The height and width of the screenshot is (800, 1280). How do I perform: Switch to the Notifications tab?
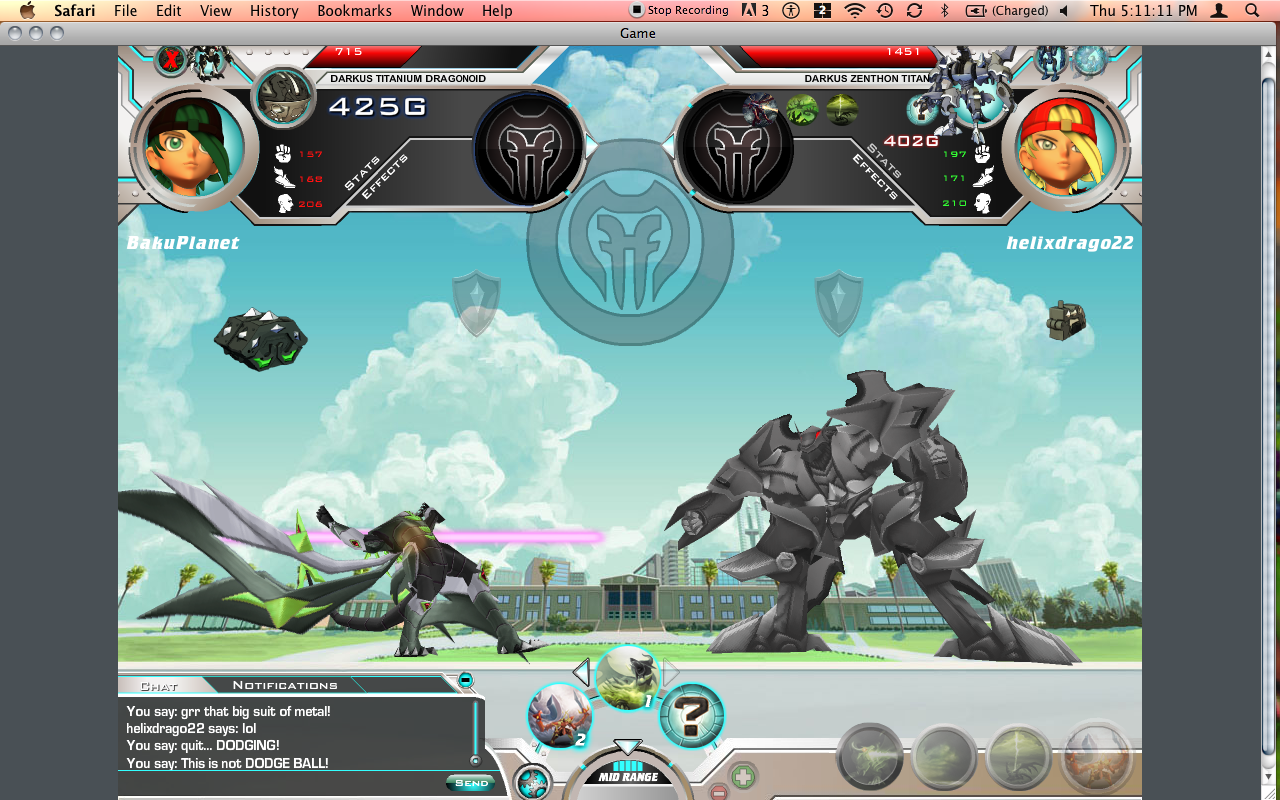point(285,685)
